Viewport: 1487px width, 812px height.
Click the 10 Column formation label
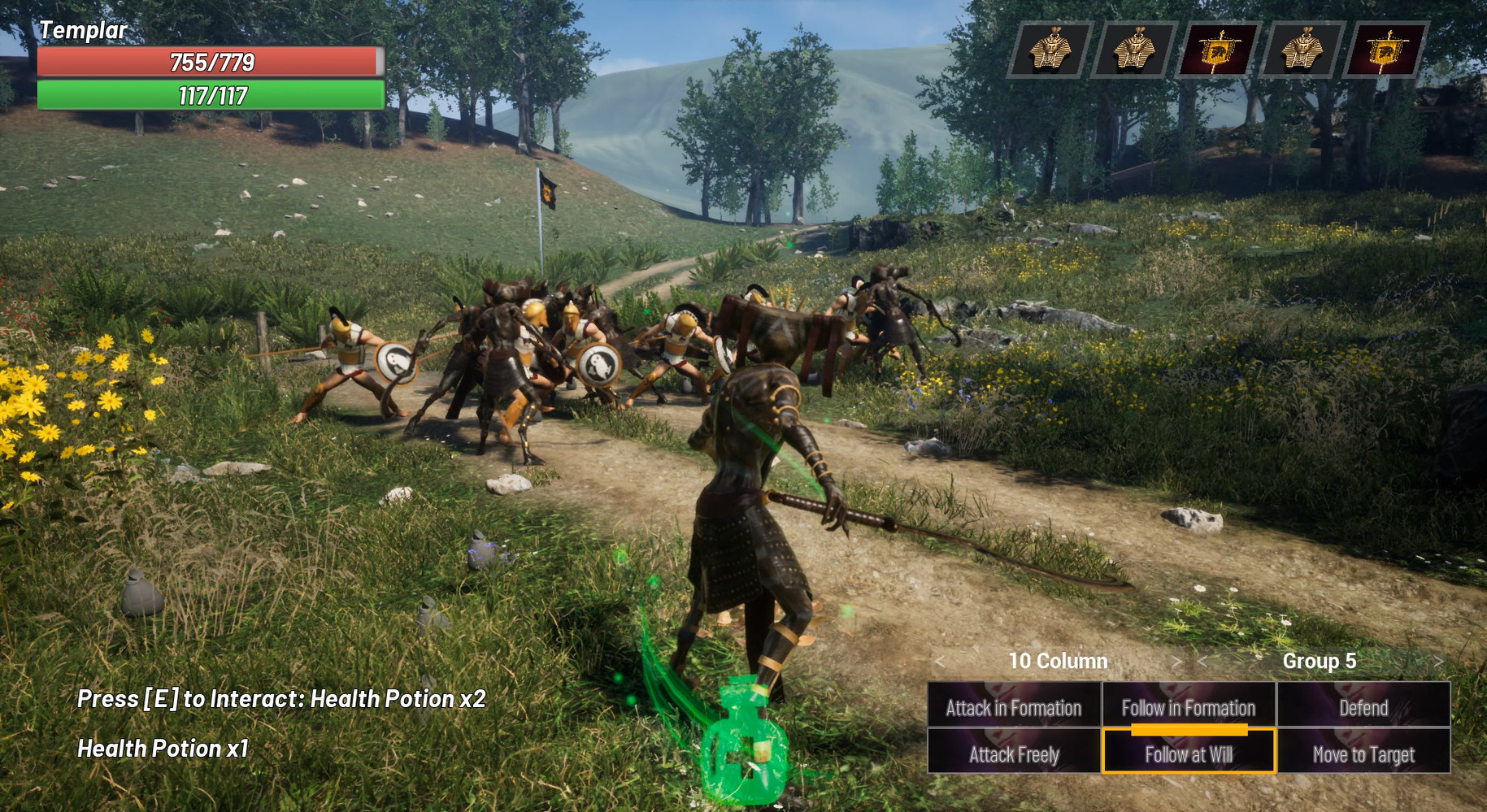1059,662
